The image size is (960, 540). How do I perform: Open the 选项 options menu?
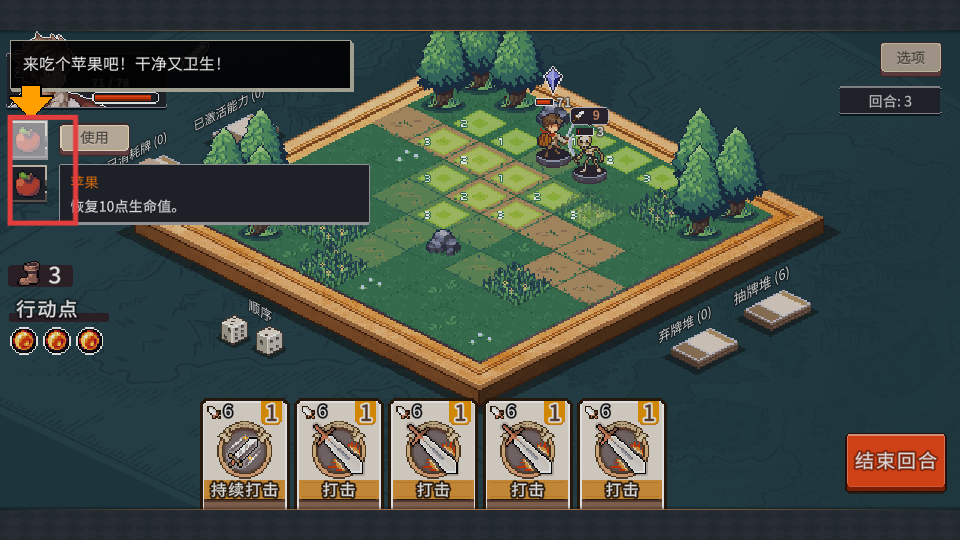click(x=910, y=58)
